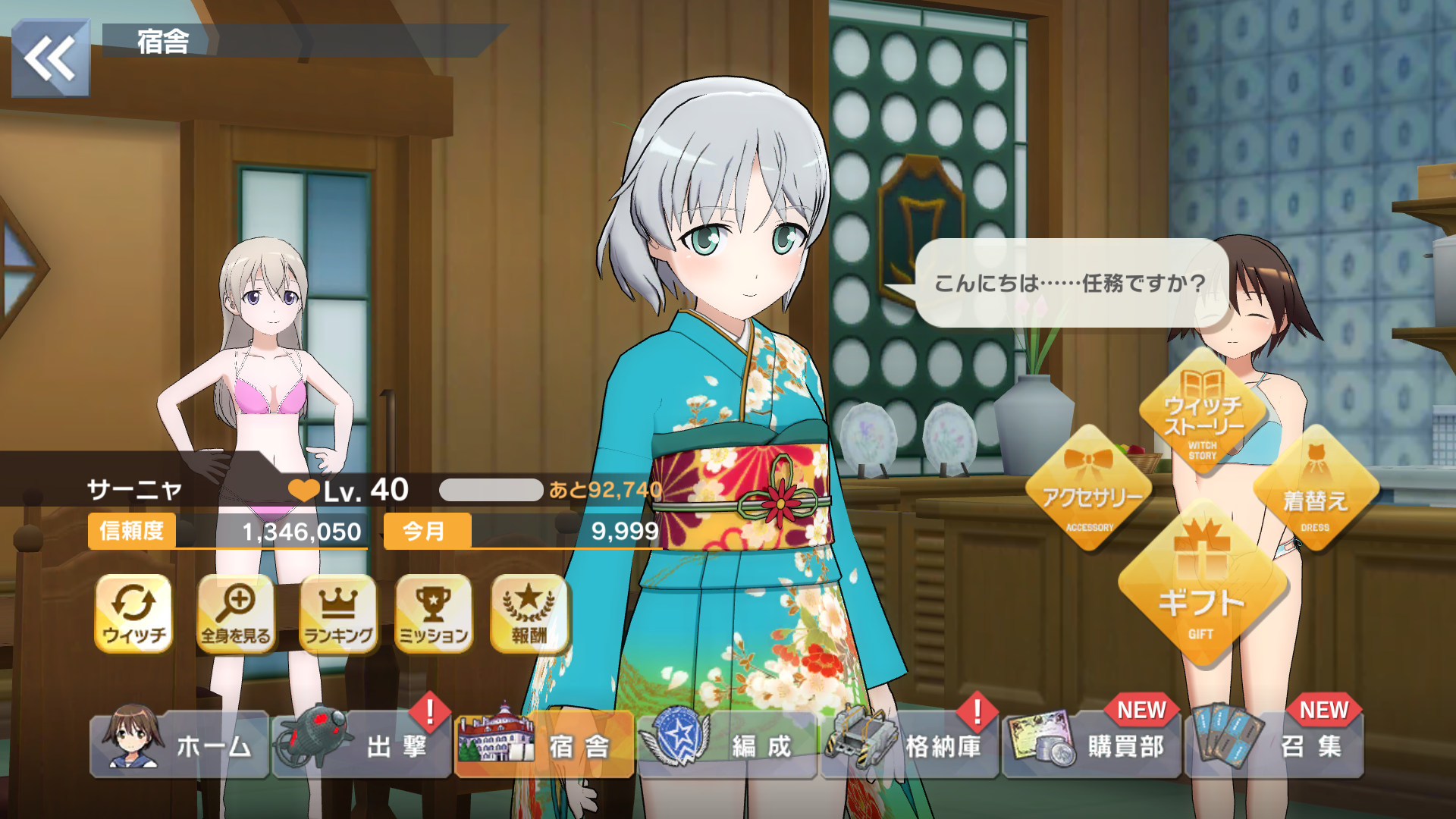
Task: Select the 出撃 sortie tab
Action: point(362,745)
